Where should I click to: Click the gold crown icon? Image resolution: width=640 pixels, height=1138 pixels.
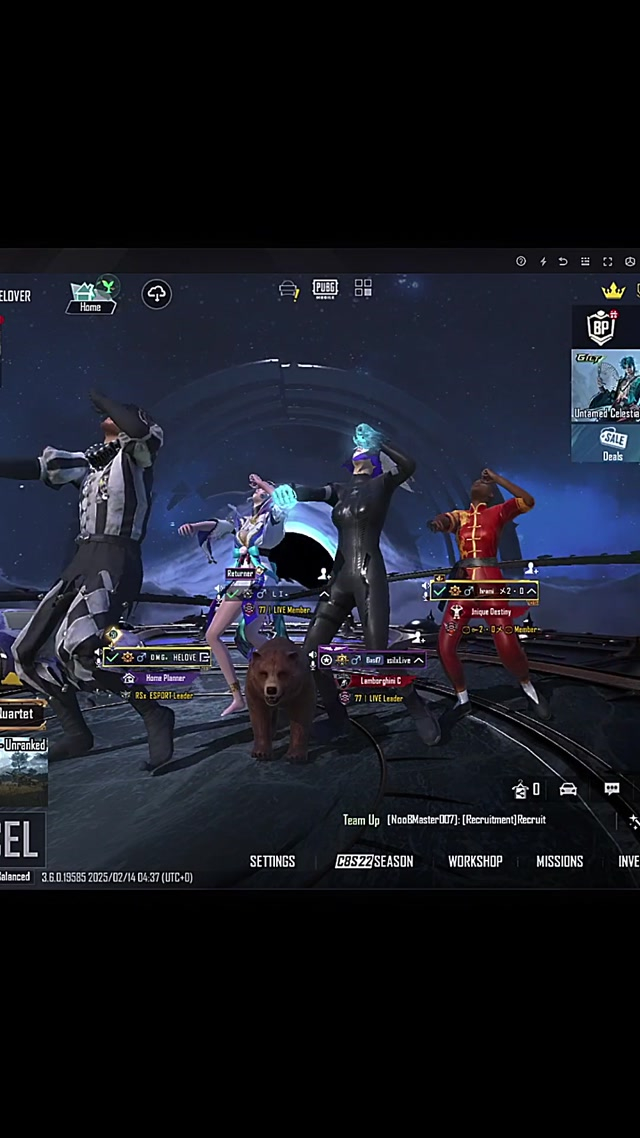(x=612, y=290)
